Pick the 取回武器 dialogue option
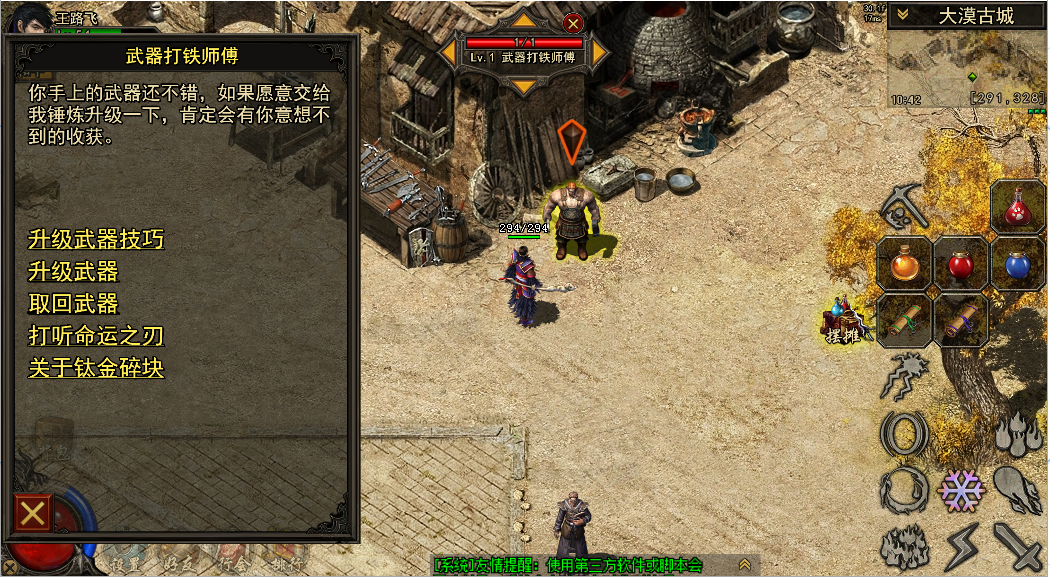Screen dimensions: 1050x578 (73, 304)
